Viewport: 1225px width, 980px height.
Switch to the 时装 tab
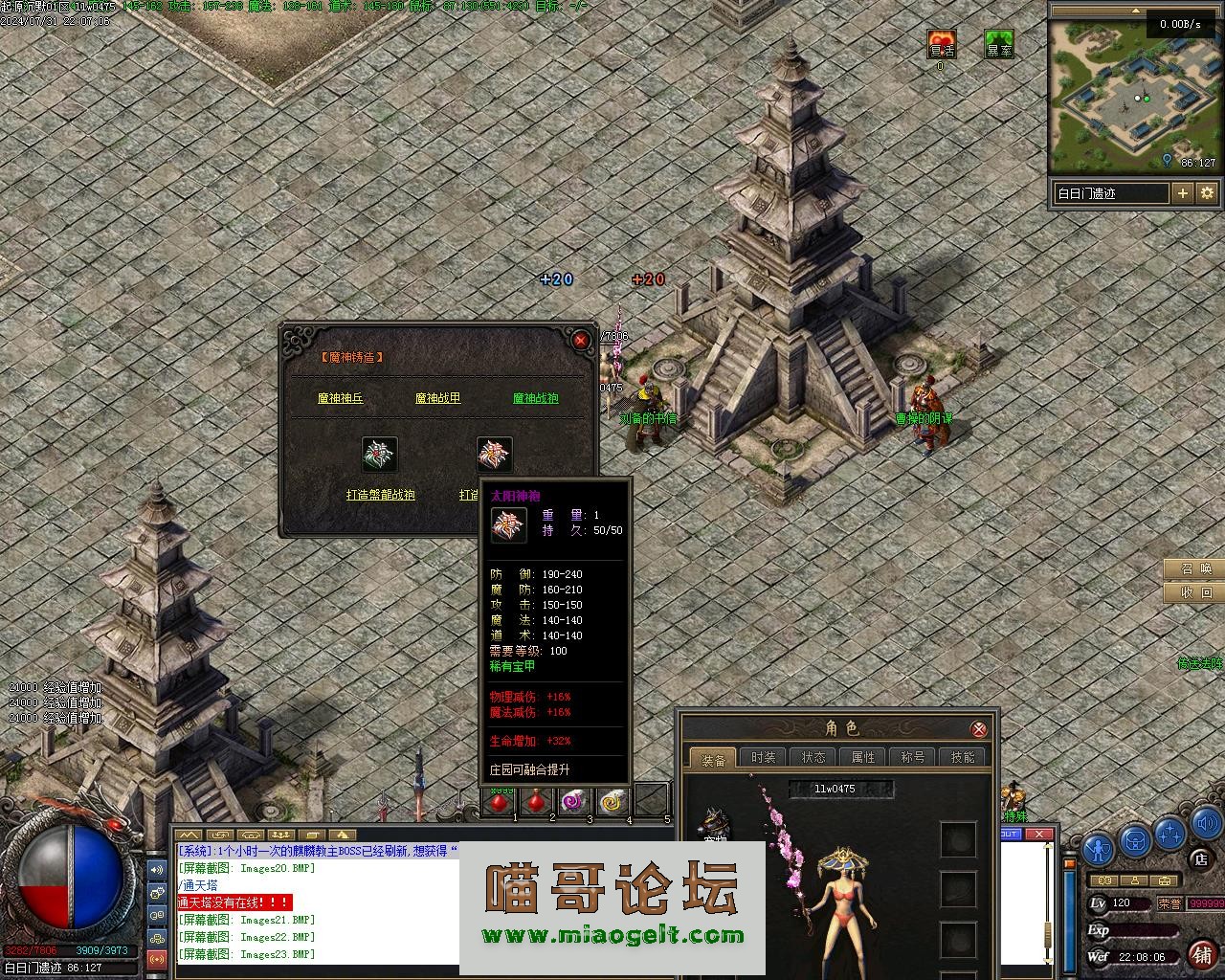764,757
